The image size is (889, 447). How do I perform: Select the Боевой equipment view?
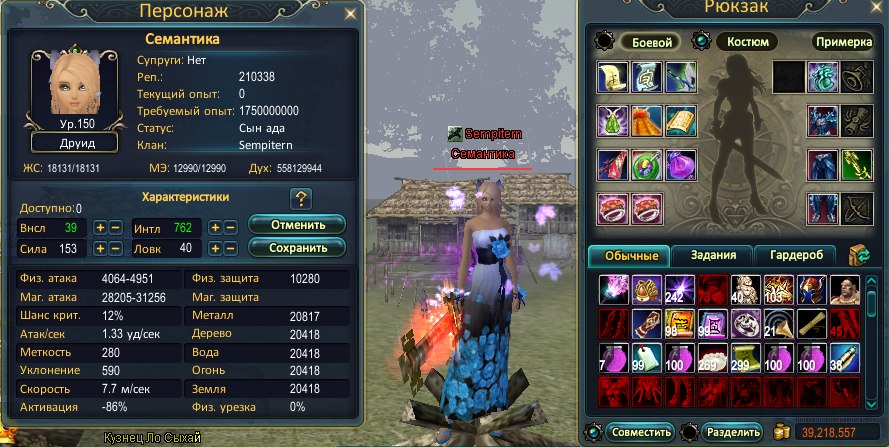[x=650, y=43]
